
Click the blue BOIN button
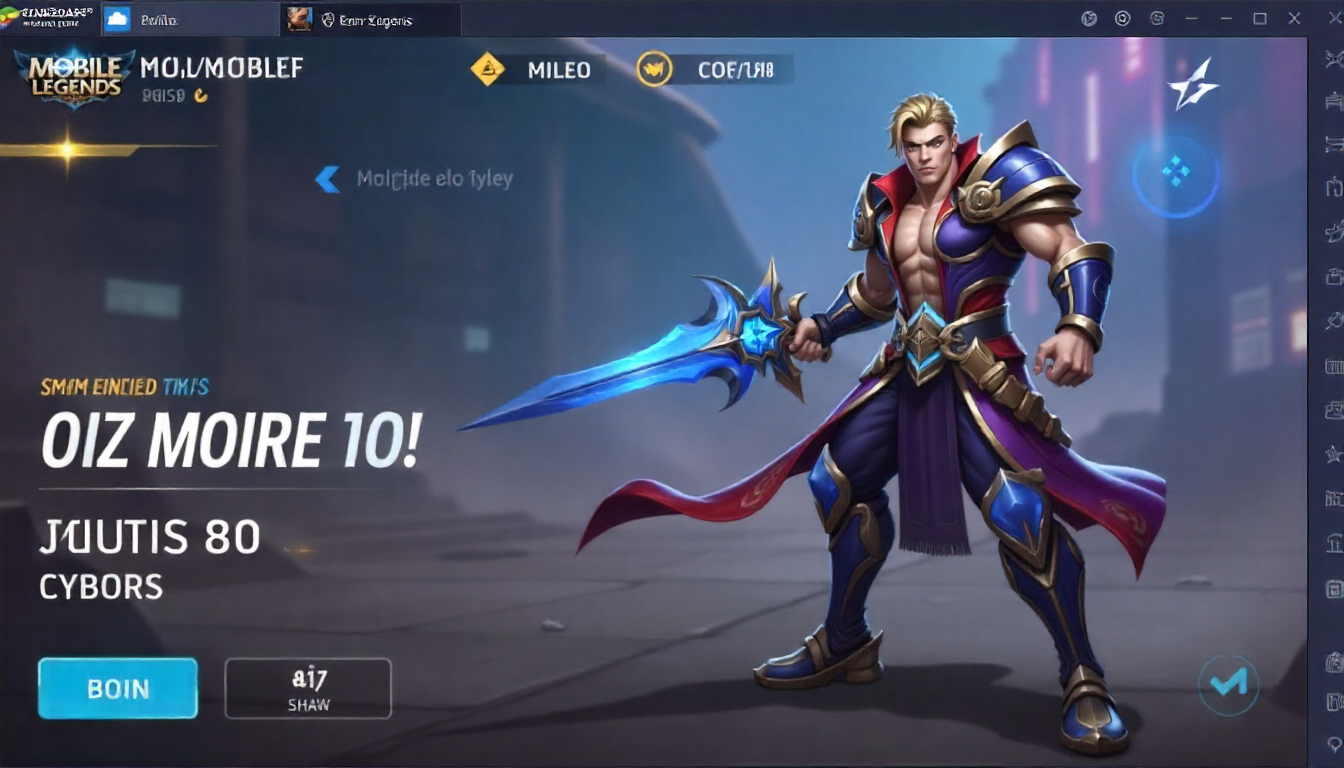(118, 688)
